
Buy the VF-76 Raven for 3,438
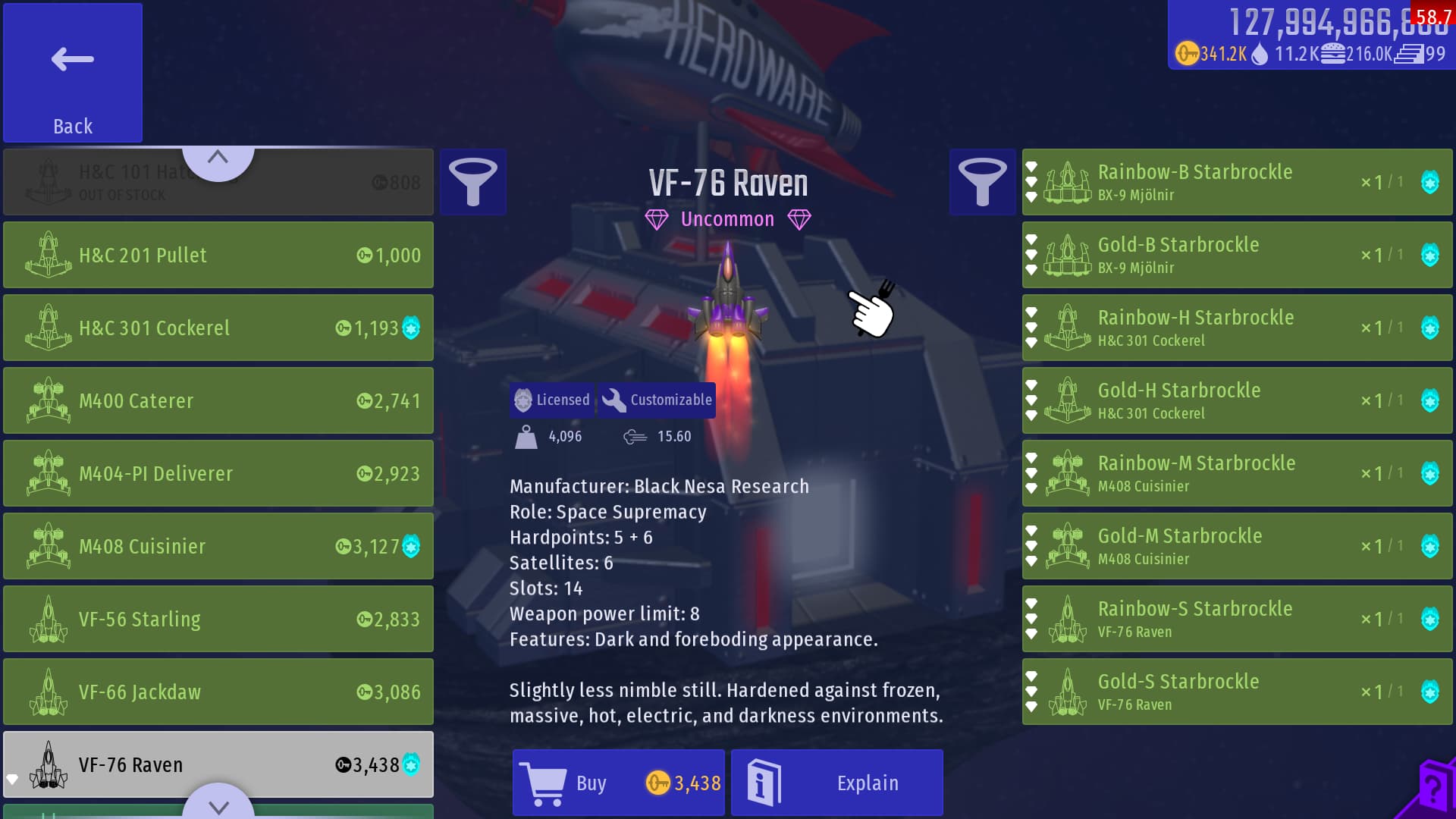(x=618, y=783)
